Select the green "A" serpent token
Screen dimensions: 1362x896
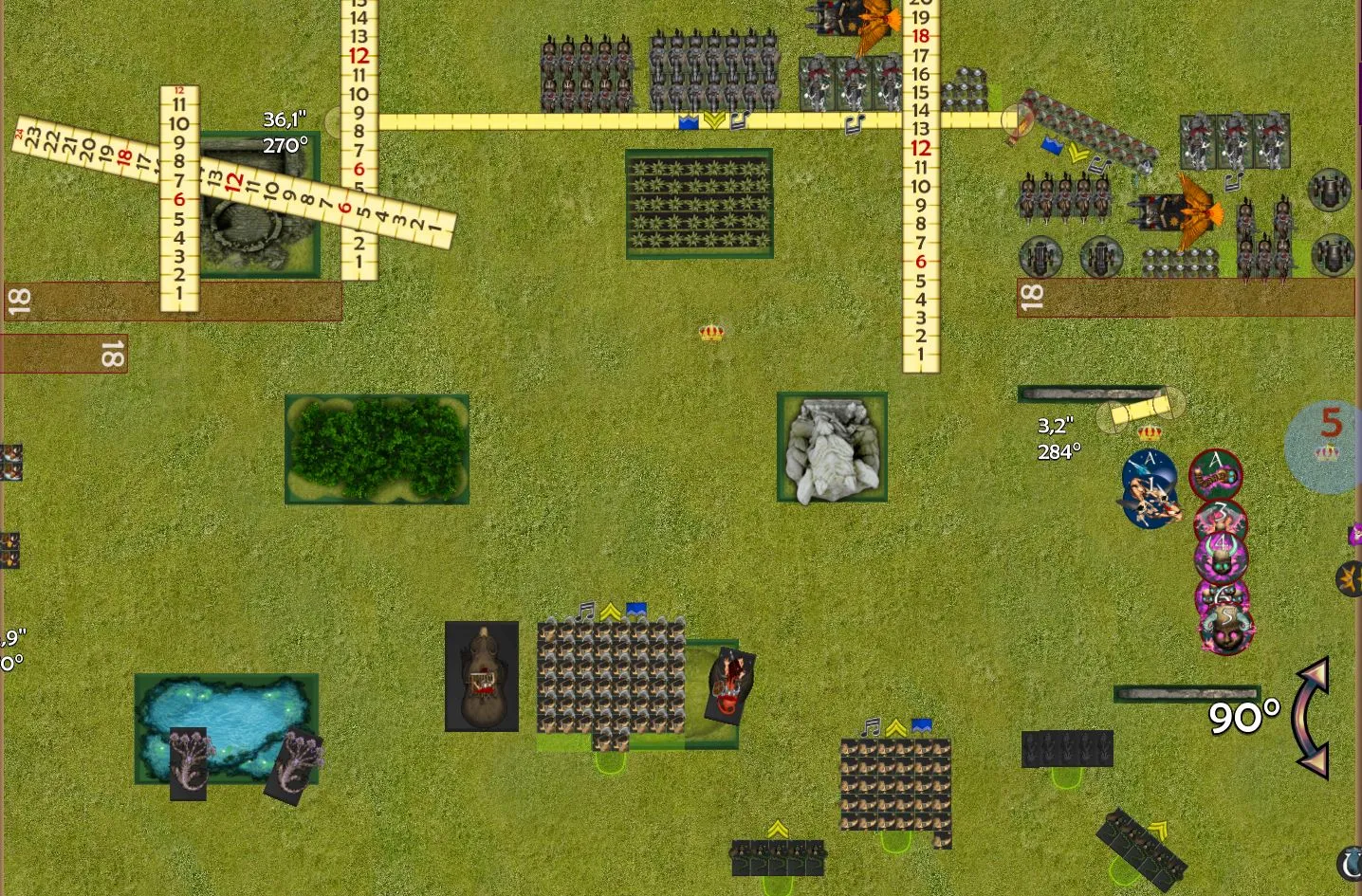[1216, 474]
